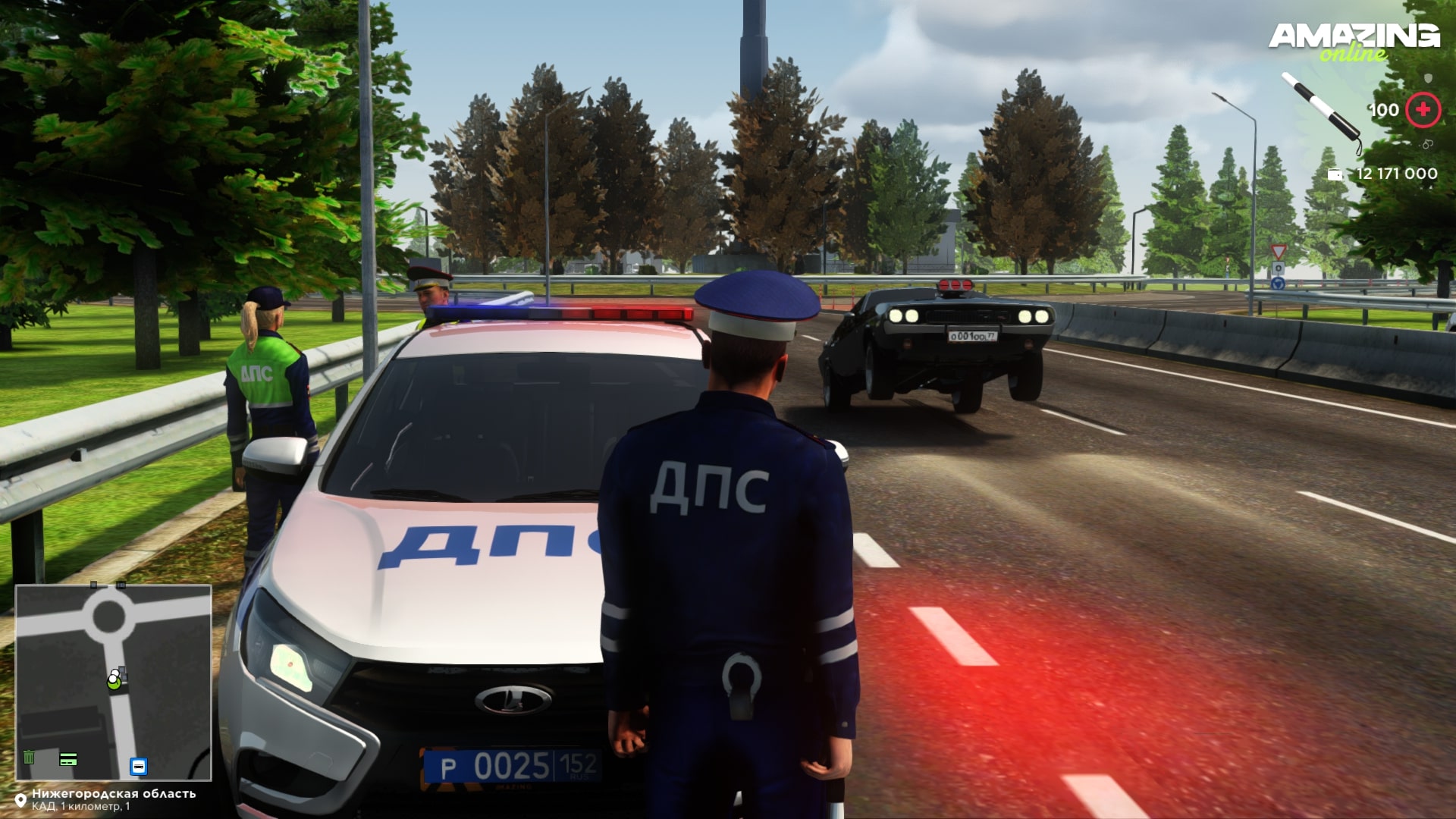Viewport: 1456px width, 819px height.
Task: Click the minimap
Action: (x=114, y=682)
